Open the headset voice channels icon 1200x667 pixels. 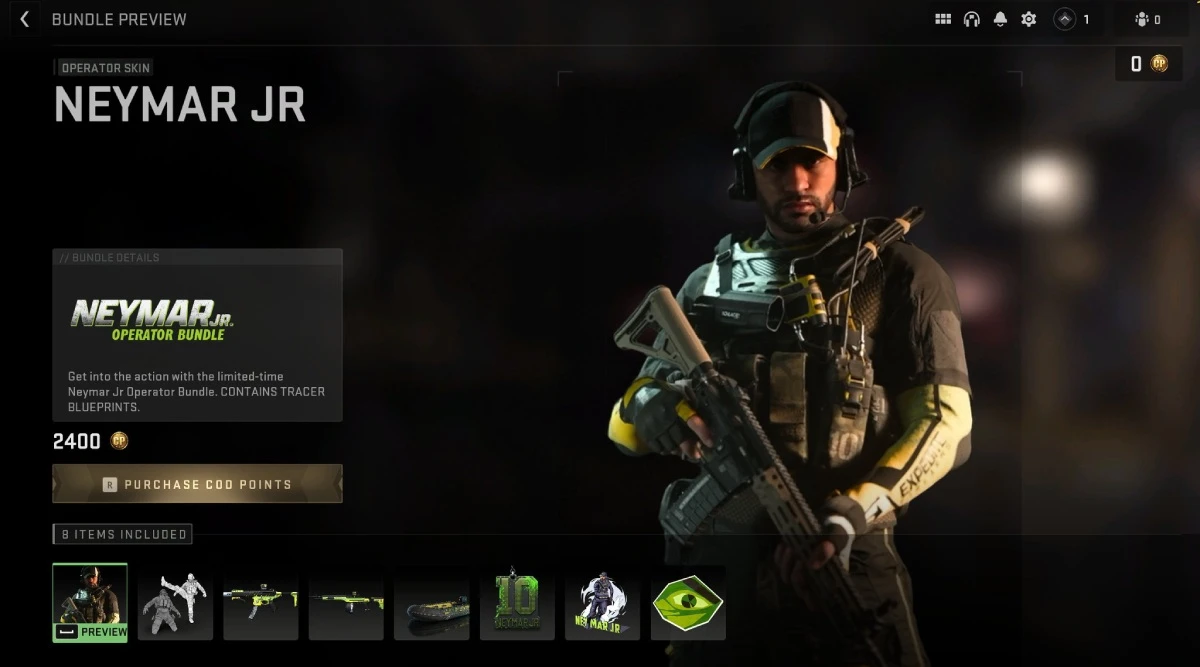point(971,19)
